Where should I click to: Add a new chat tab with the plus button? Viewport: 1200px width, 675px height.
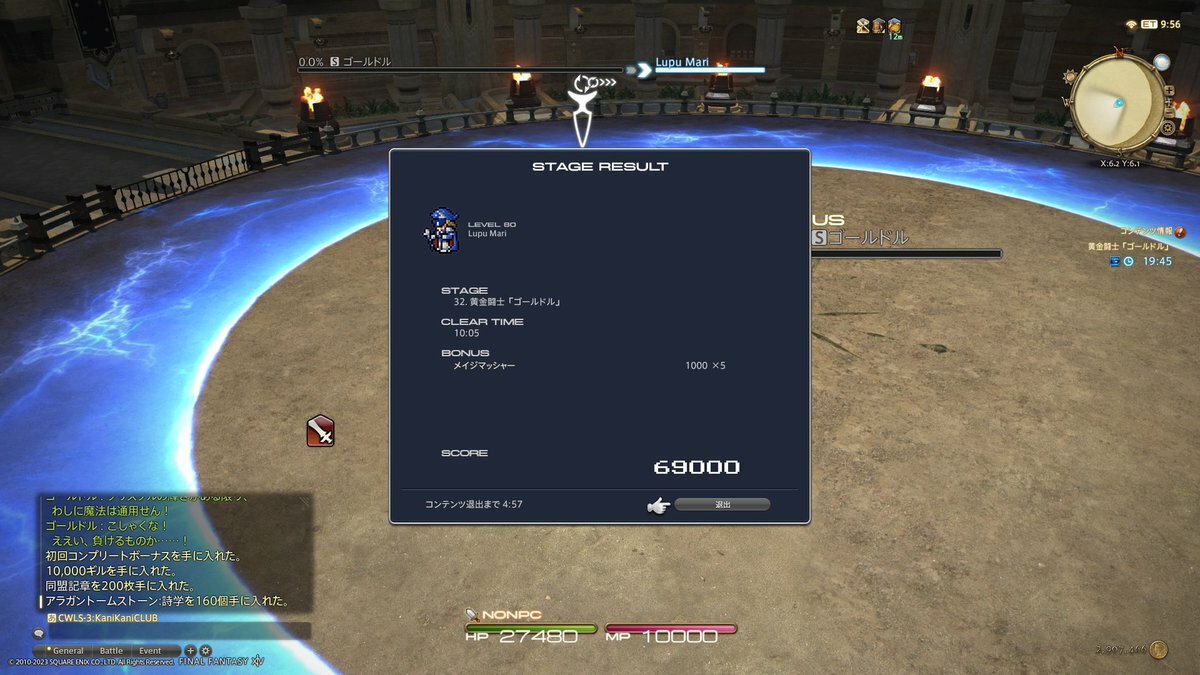pos(190,650)
